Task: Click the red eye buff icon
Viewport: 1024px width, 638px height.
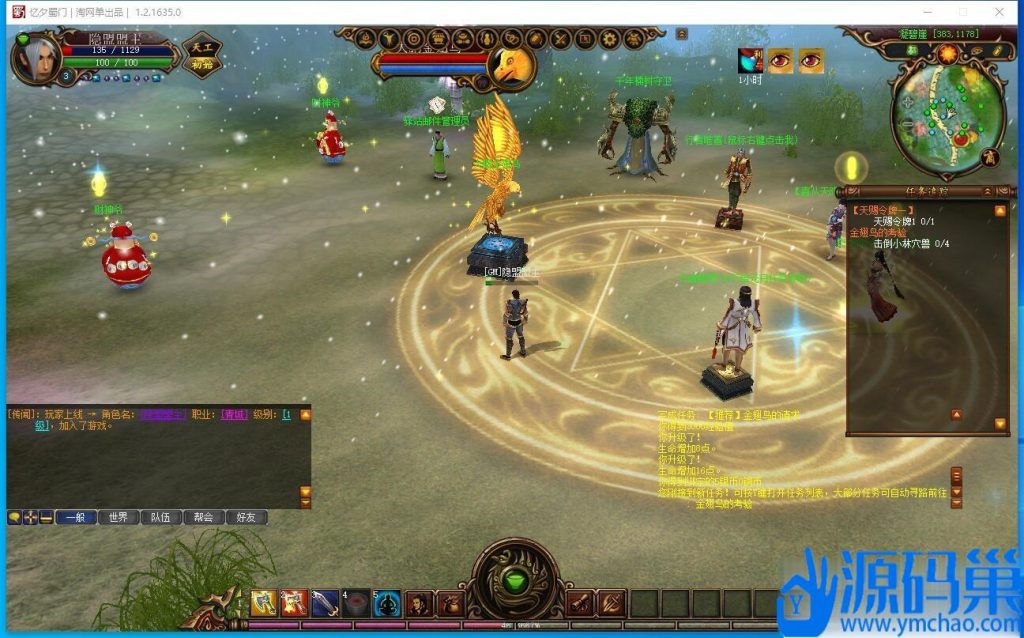Action: [x=780, y=60]
